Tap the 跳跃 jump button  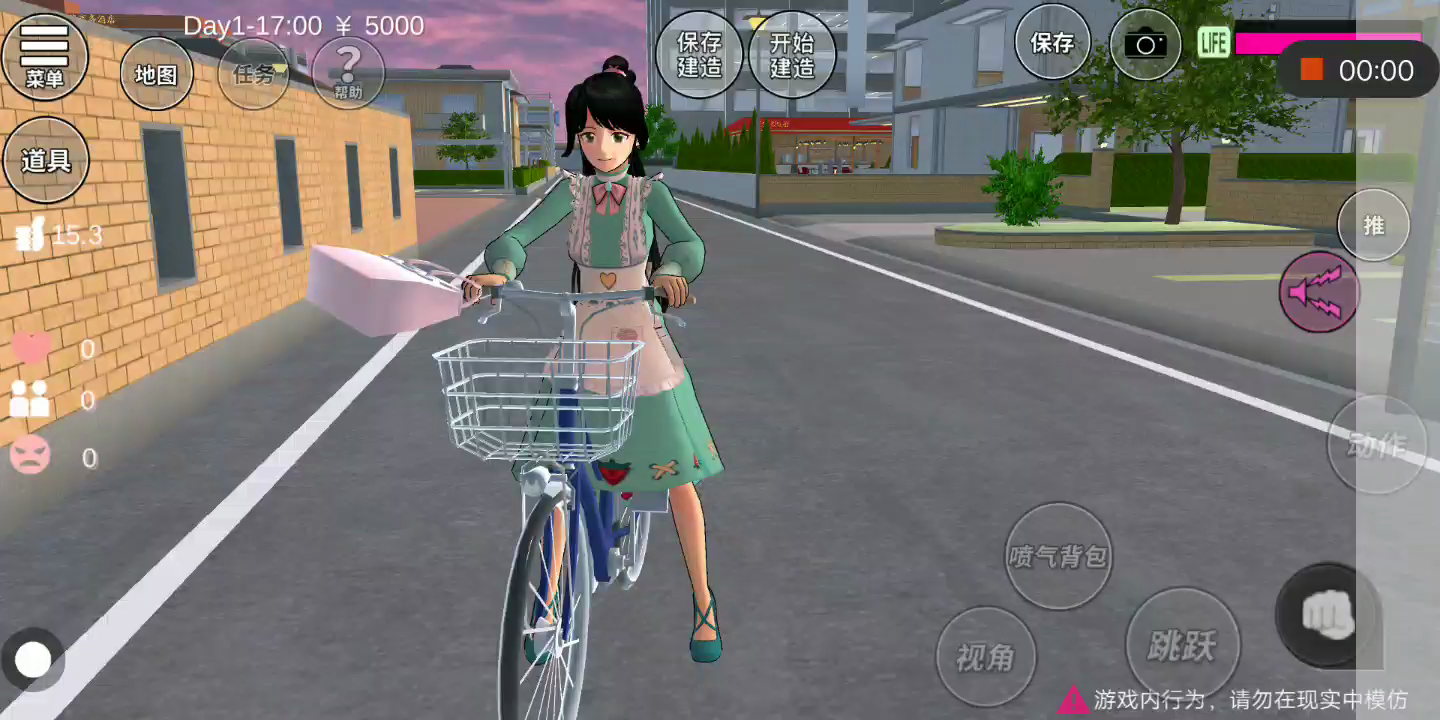point(1182,645)
